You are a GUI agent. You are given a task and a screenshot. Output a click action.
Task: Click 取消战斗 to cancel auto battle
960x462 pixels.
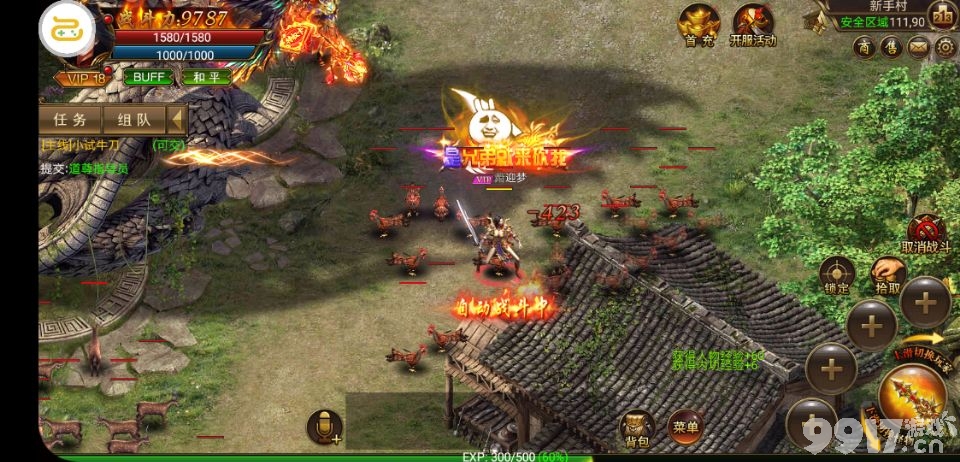pyautogui.click(x=927, y=236)
